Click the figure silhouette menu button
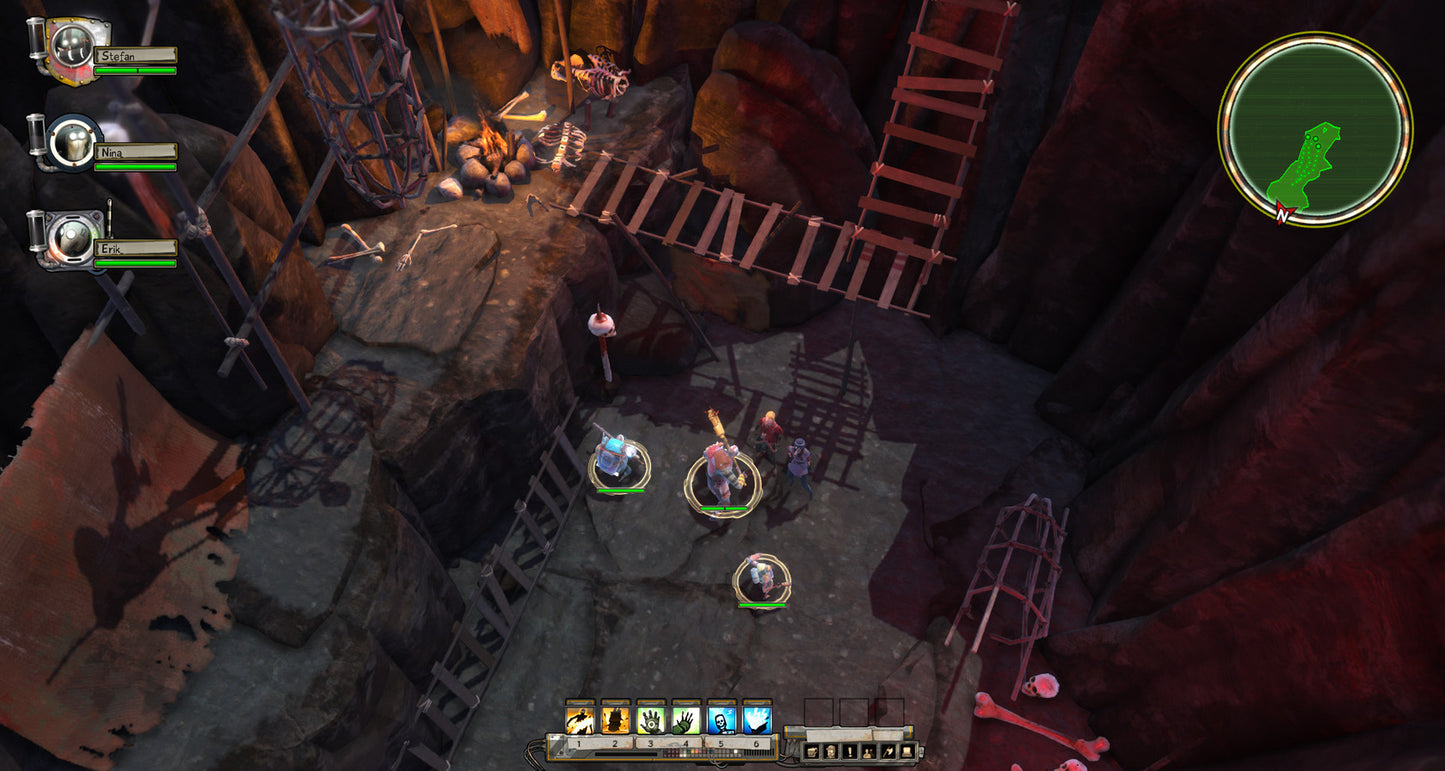The height and width of the screenshot is (771, 1445). tap(869, 751)
